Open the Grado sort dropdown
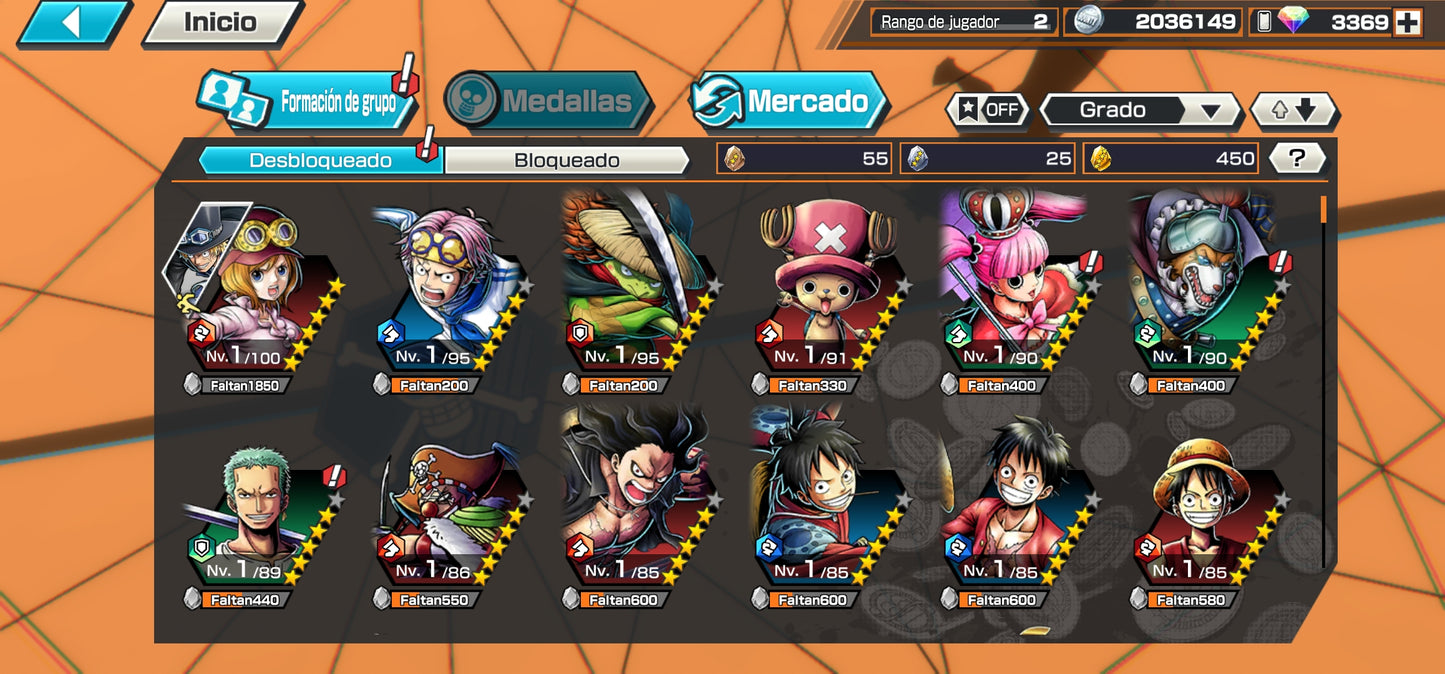 [1139, 110]
